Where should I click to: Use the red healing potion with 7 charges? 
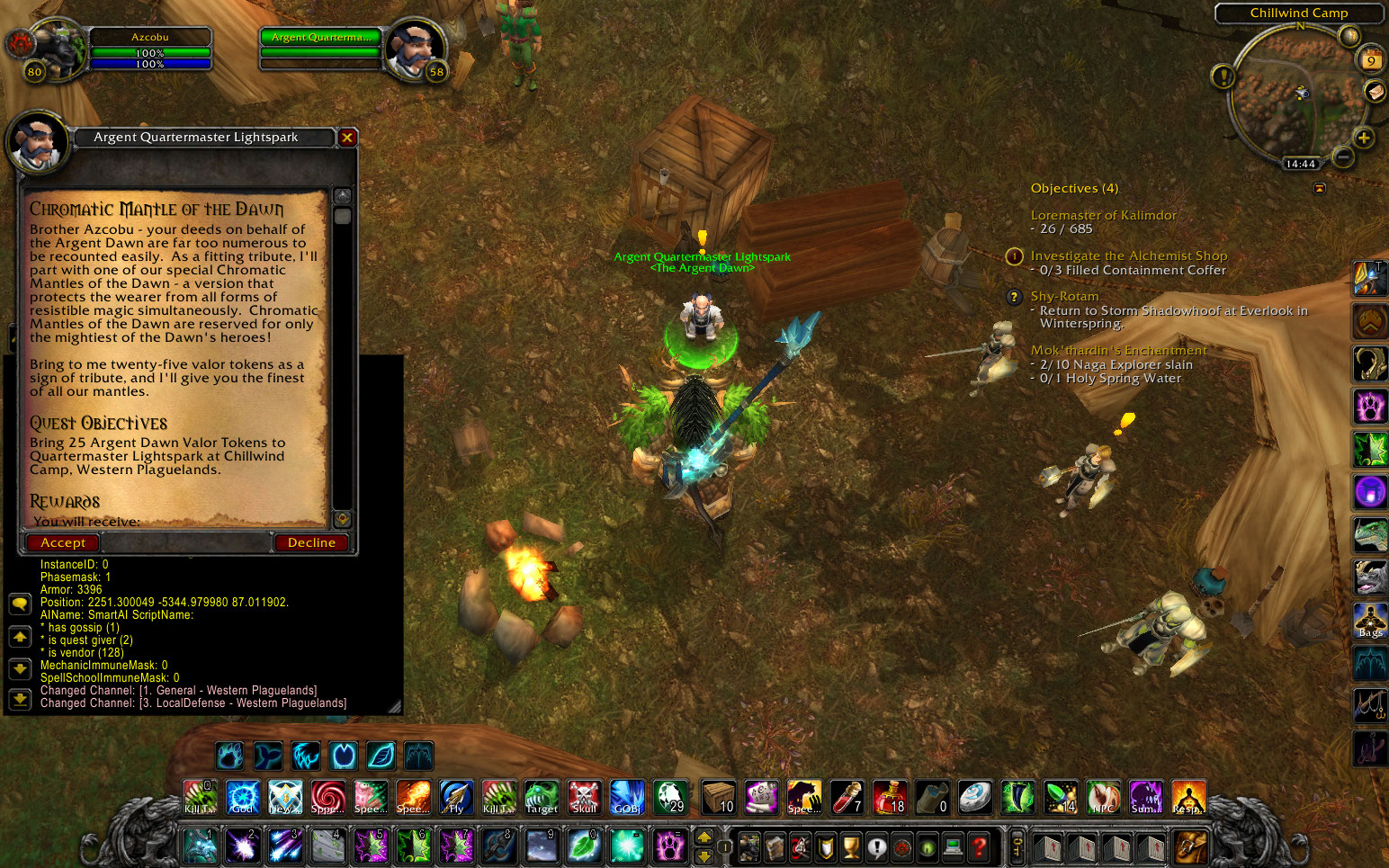point(848,797)
